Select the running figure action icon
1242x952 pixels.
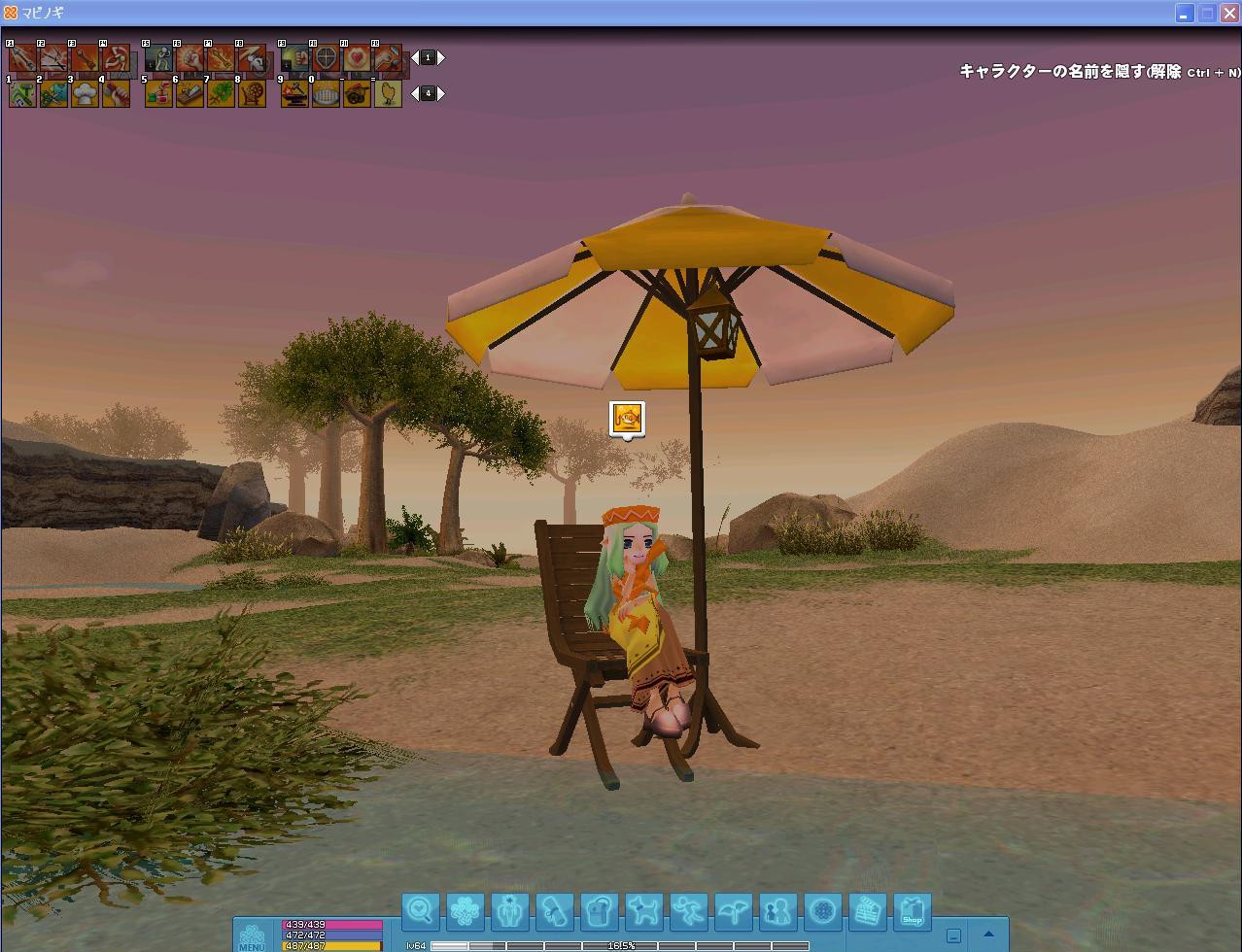(689, 911)
